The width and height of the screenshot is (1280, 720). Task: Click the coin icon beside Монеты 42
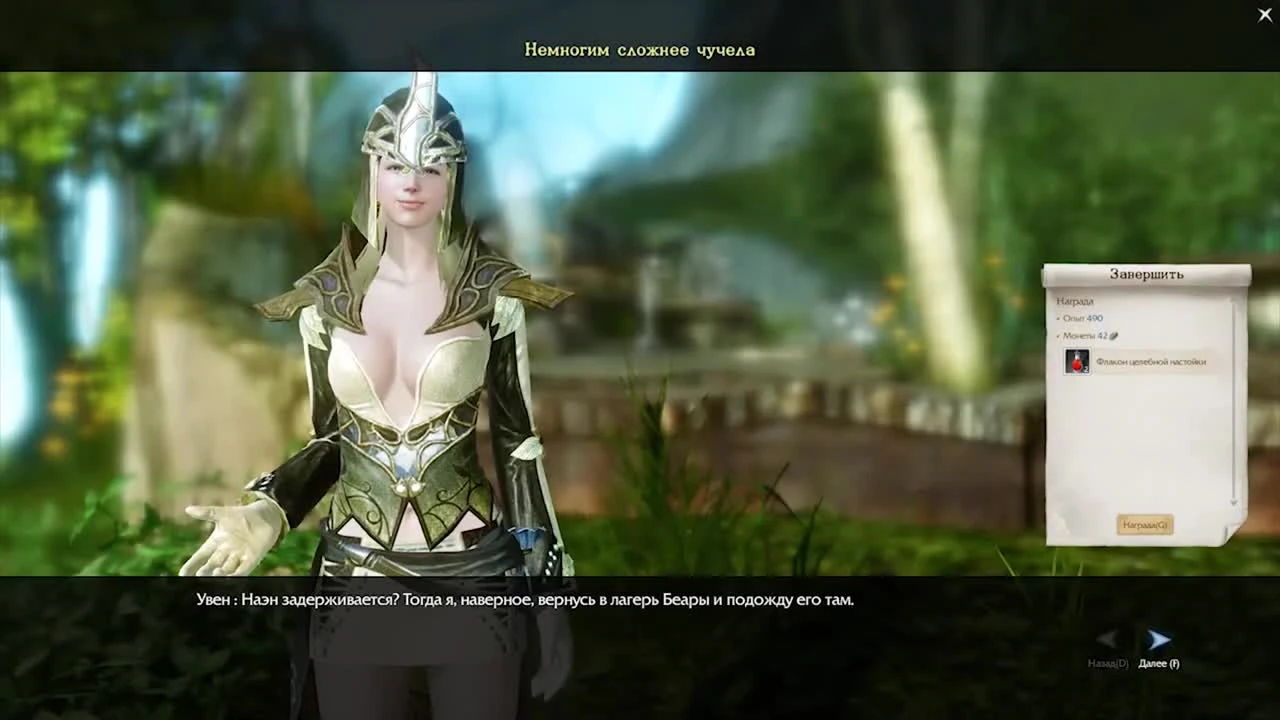(1114, 336)
